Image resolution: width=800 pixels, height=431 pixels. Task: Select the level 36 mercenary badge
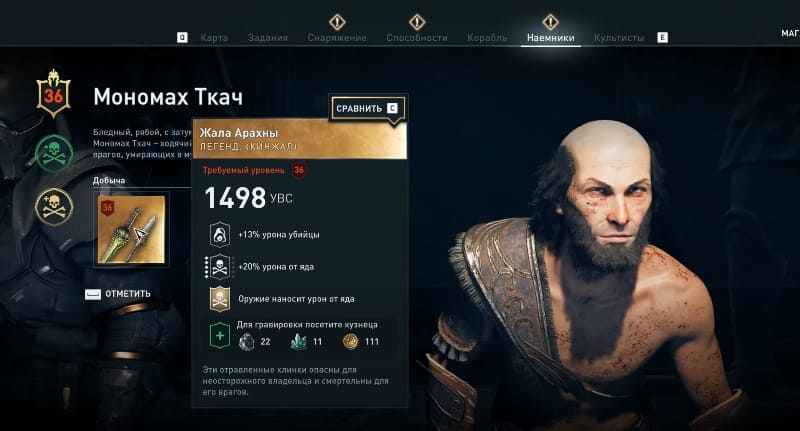53,94
